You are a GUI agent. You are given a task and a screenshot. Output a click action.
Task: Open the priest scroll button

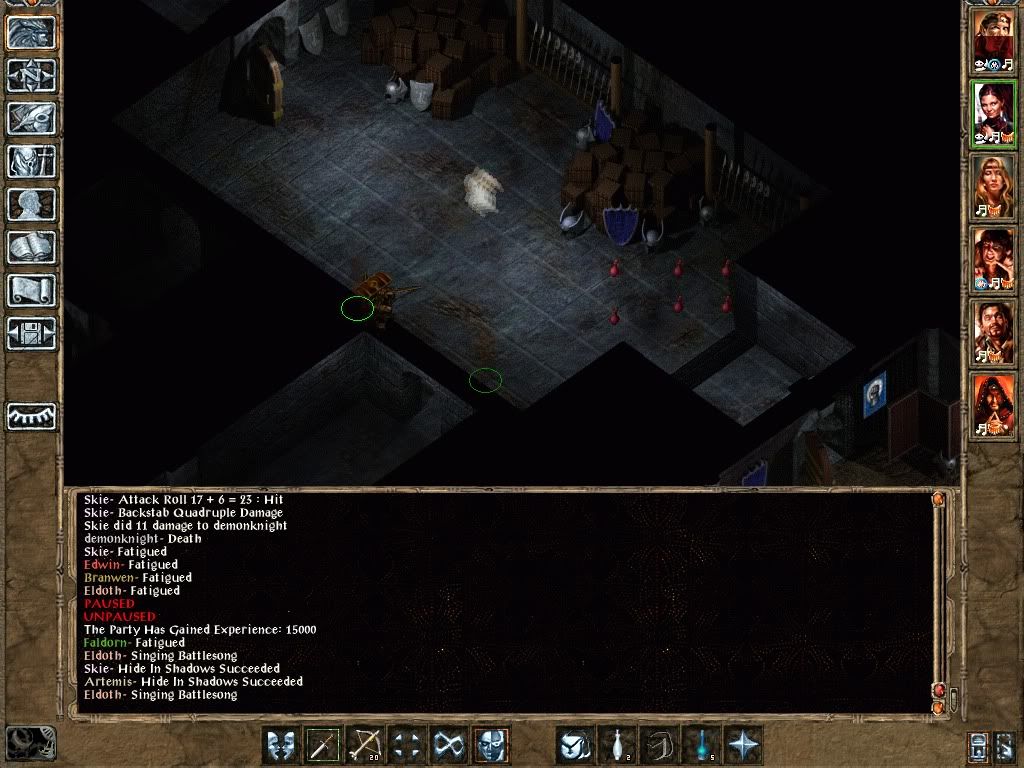point(32,291)
